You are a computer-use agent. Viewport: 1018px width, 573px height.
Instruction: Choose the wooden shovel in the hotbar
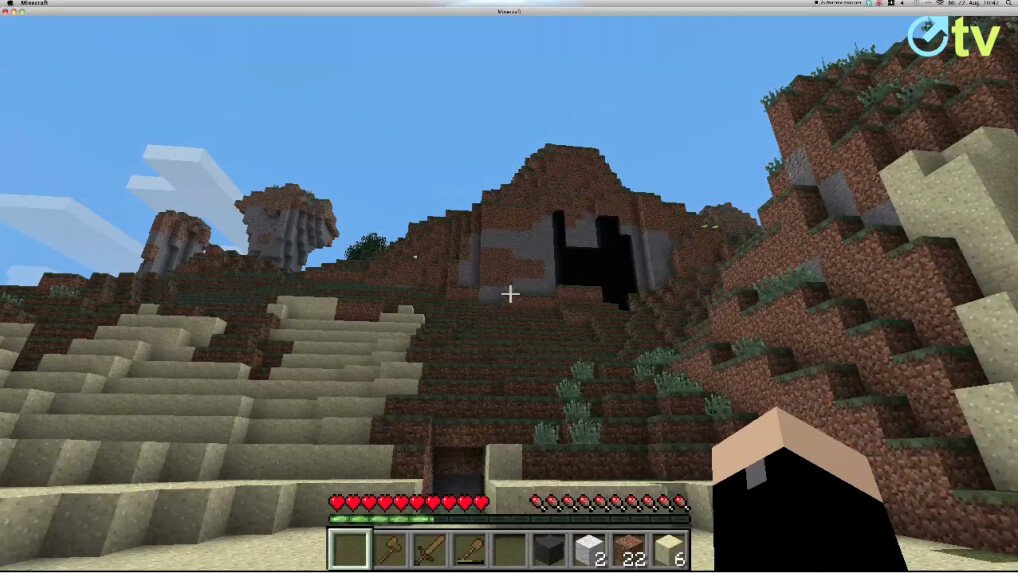(470, 549)
